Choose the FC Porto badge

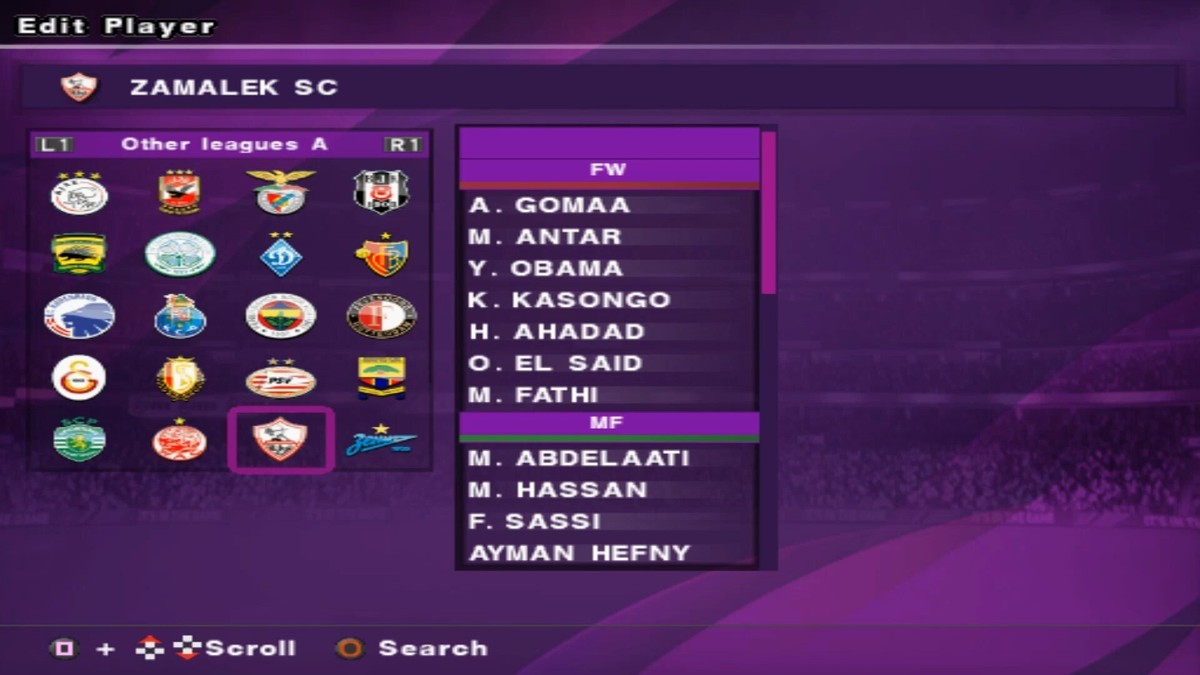pos(180,316)
